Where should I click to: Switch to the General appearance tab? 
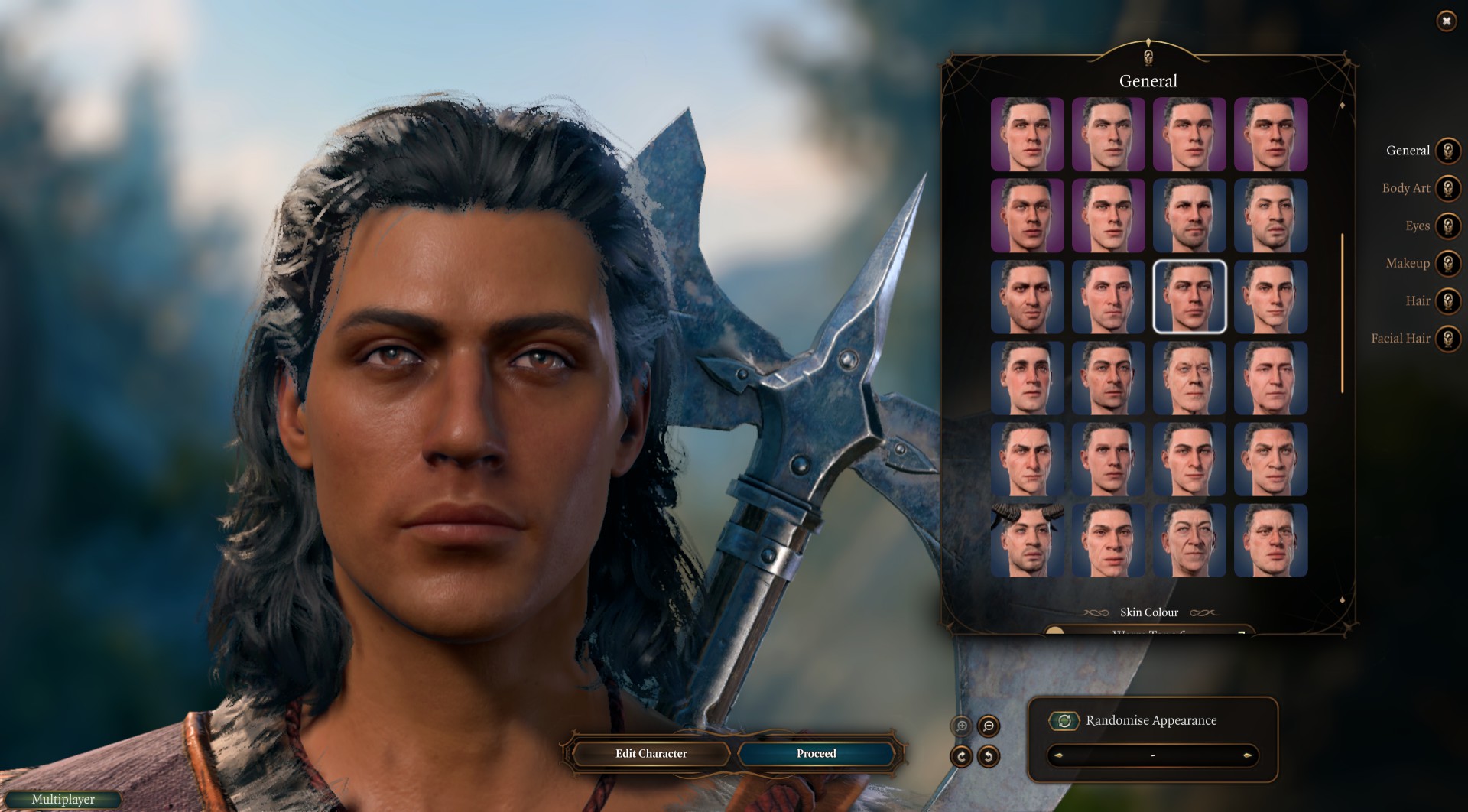pyautogui.click(x=1447, y=151)
